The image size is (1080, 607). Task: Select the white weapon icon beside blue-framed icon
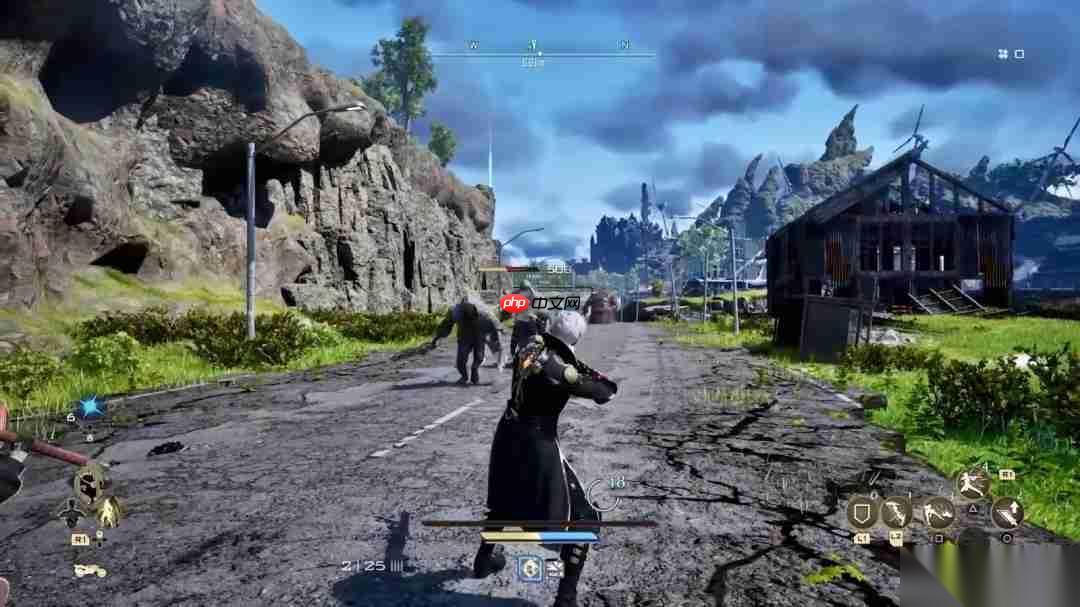(x=553, y=568)
